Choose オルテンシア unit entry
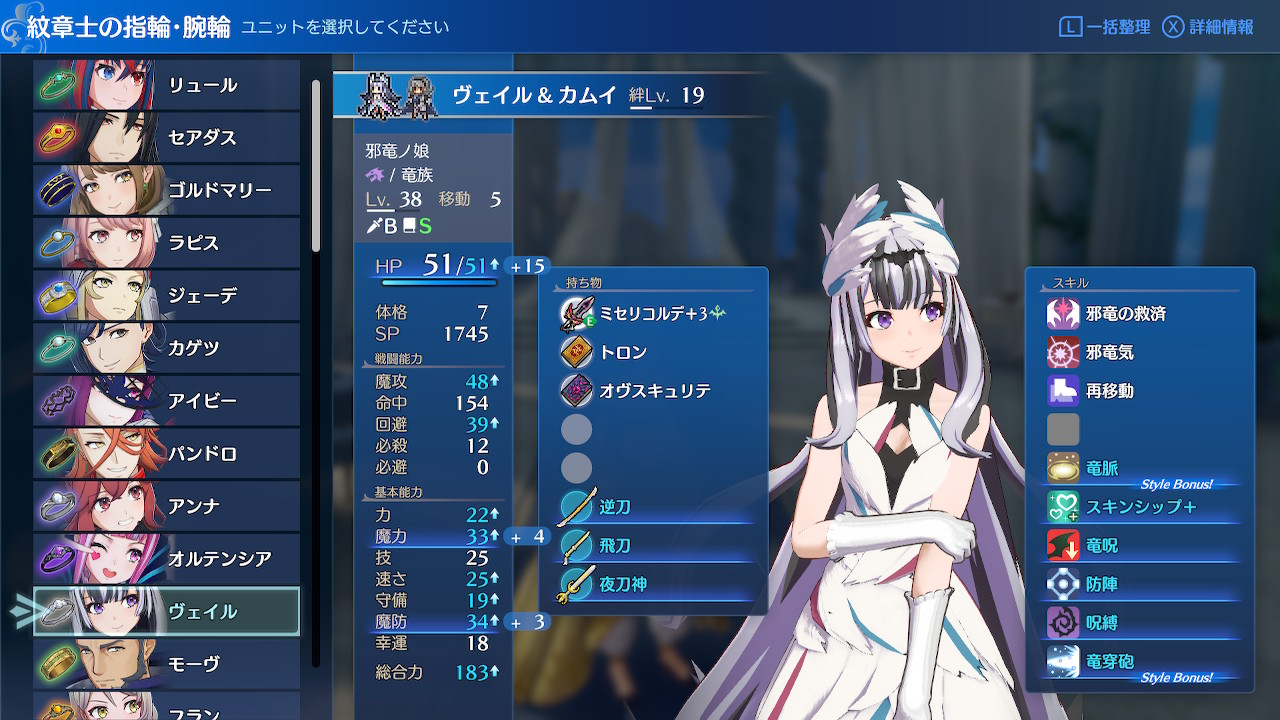Screen dimensions: 1280x720 pos(167,559)
